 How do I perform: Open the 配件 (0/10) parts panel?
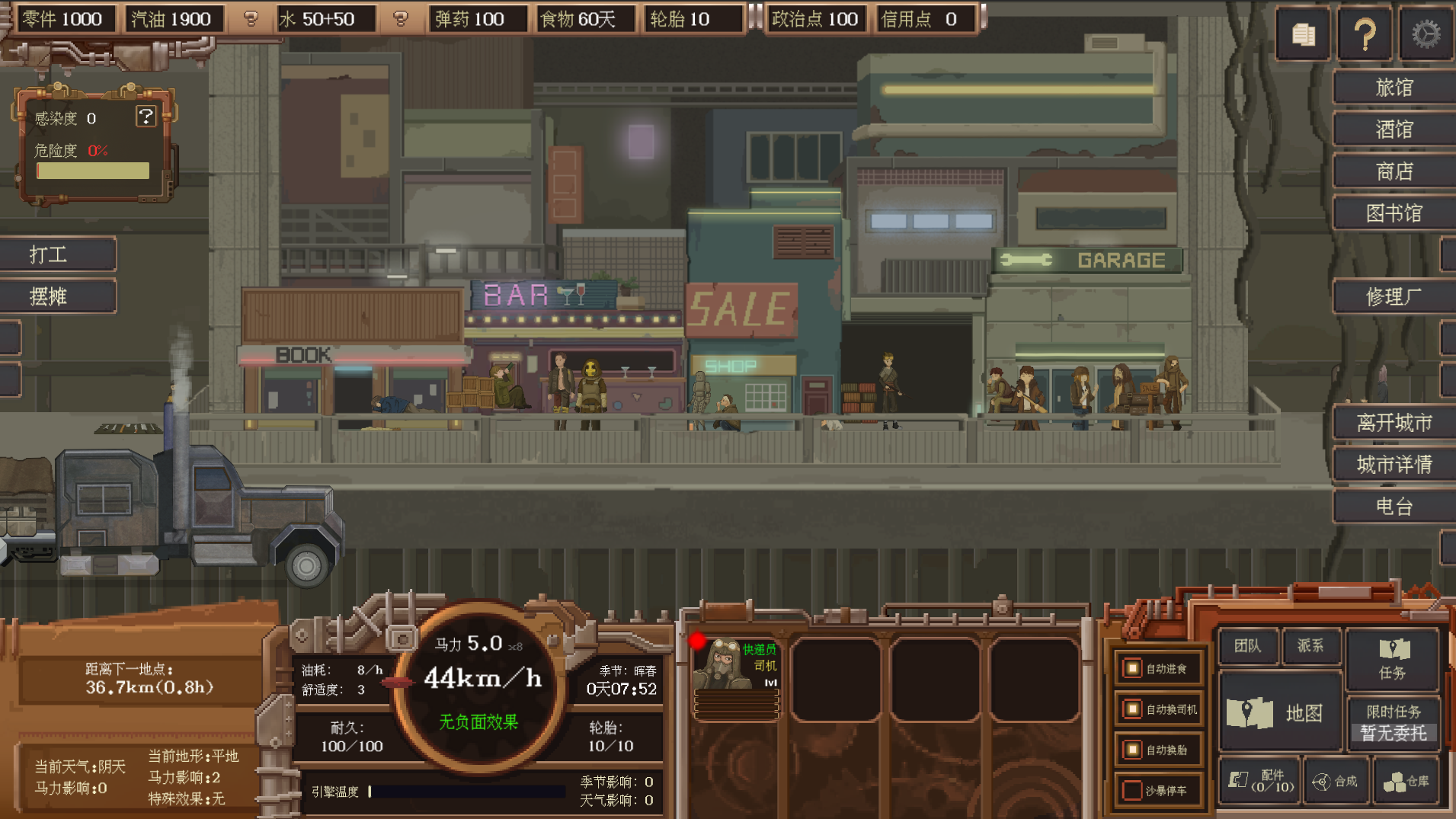1259,781
